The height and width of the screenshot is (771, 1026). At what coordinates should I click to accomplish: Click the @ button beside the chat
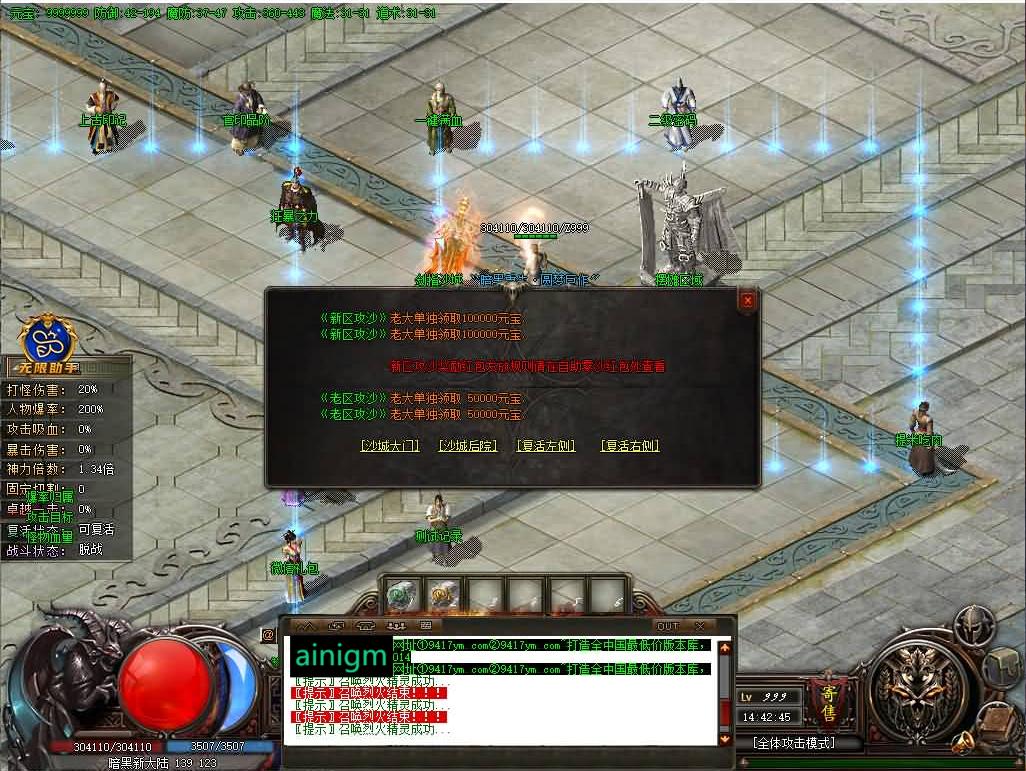(268, 634)
